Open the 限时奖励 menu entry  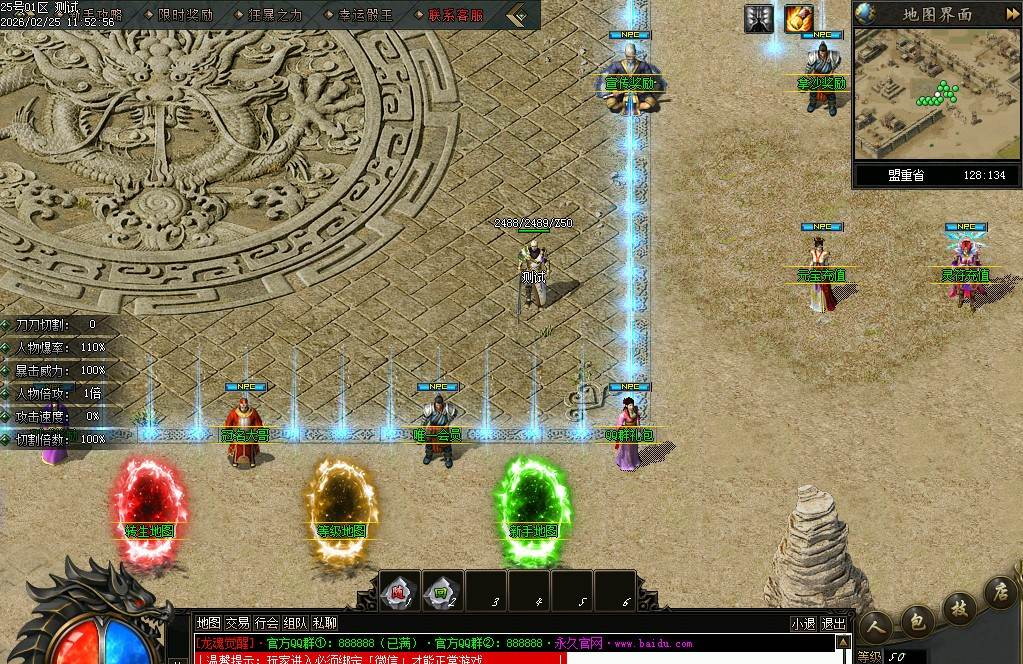pos(185,15)
